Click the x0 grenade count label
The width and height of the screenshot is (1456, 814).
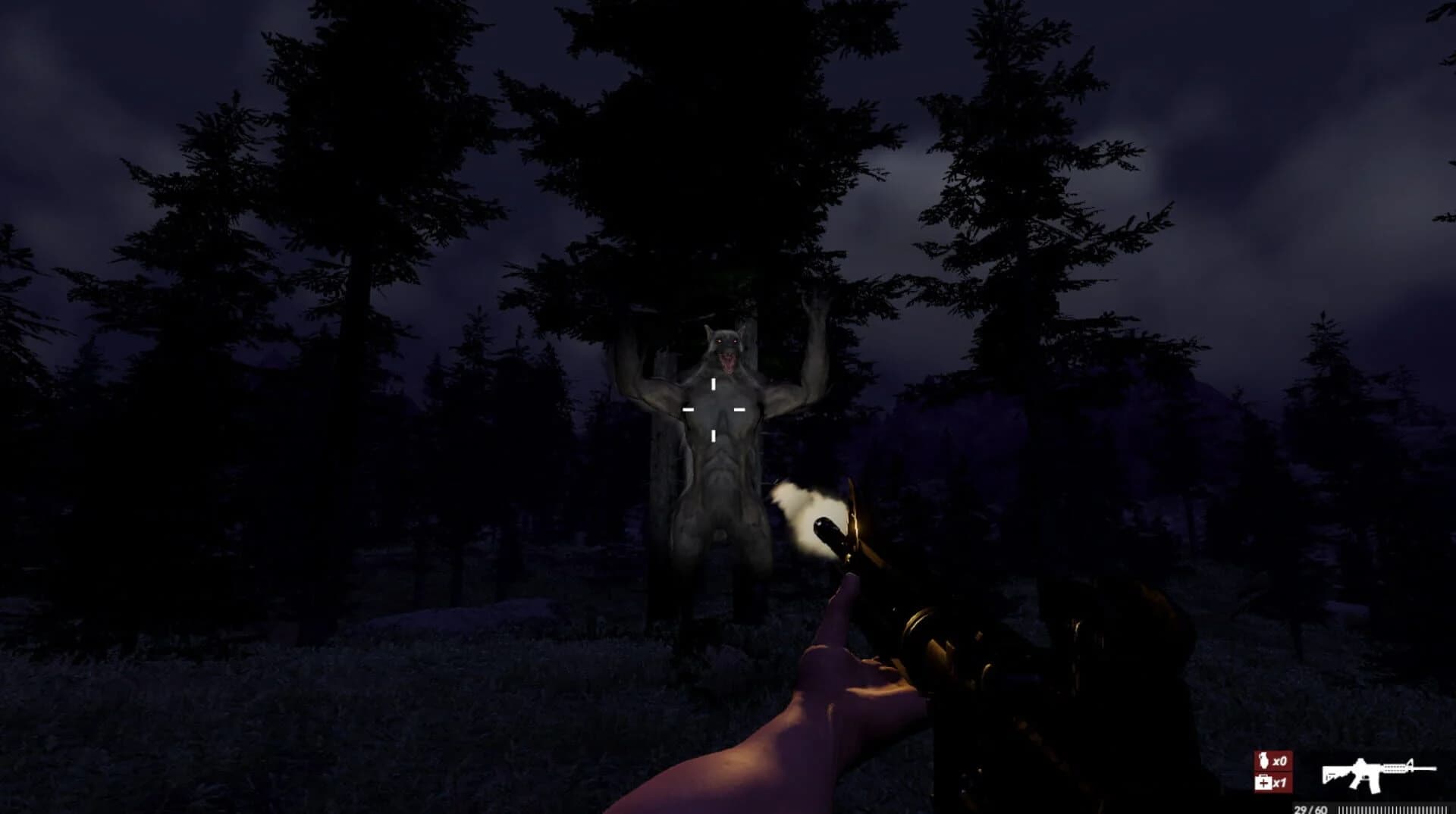coord(1281,760)
